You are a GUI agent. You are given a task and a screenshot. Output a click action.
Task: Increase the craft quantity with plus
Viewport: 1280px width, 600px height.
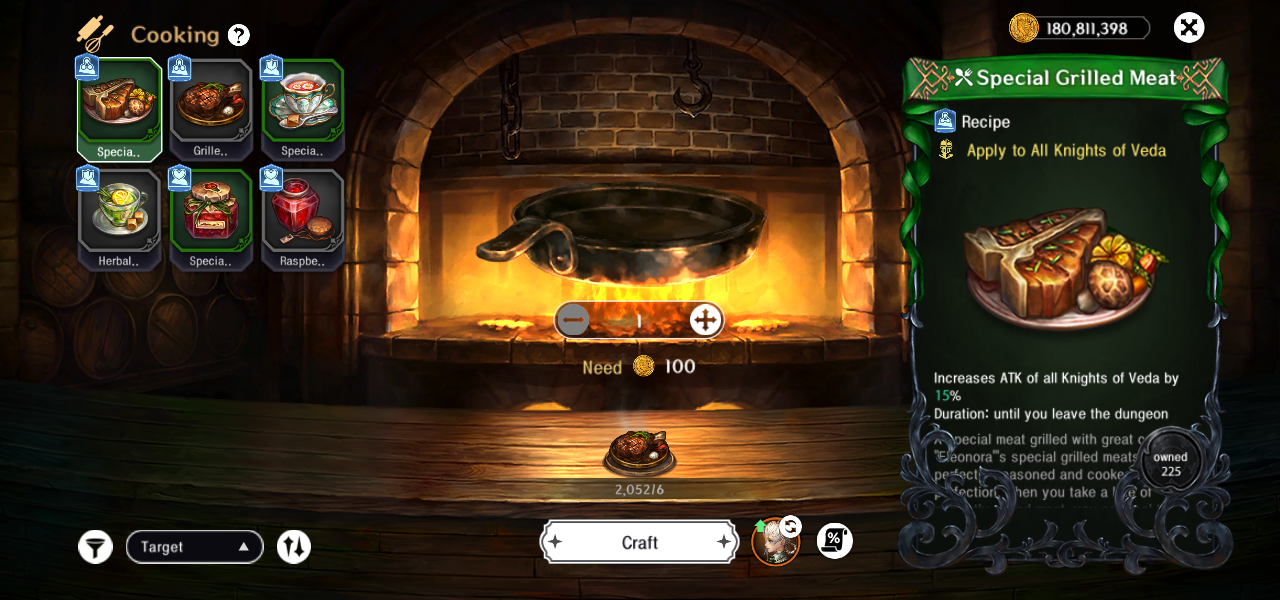pyautogui.click(x=705, y=320)
